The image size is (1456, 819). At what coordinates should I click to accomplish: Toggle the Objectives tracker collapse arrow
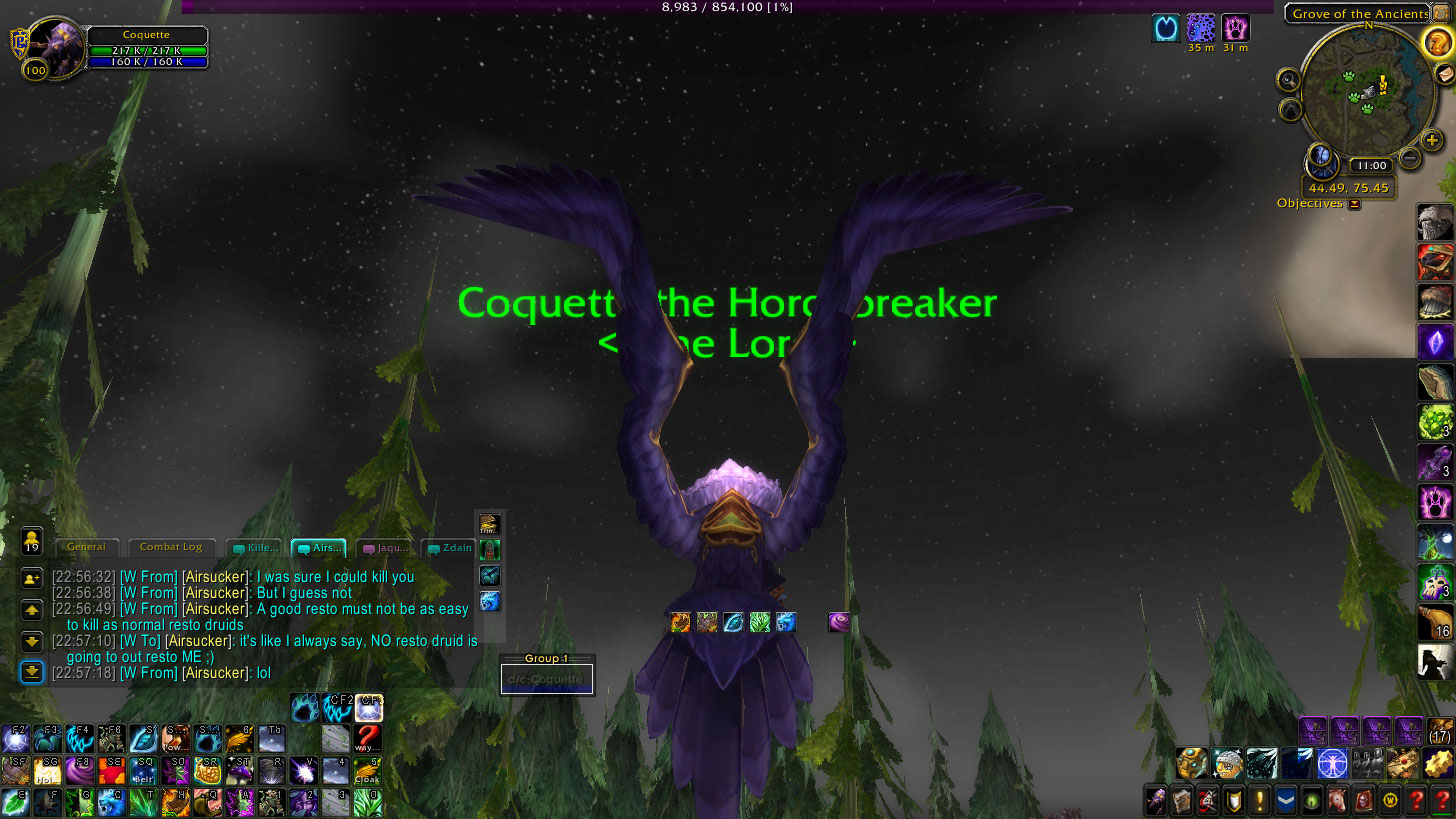point(1355,204)
